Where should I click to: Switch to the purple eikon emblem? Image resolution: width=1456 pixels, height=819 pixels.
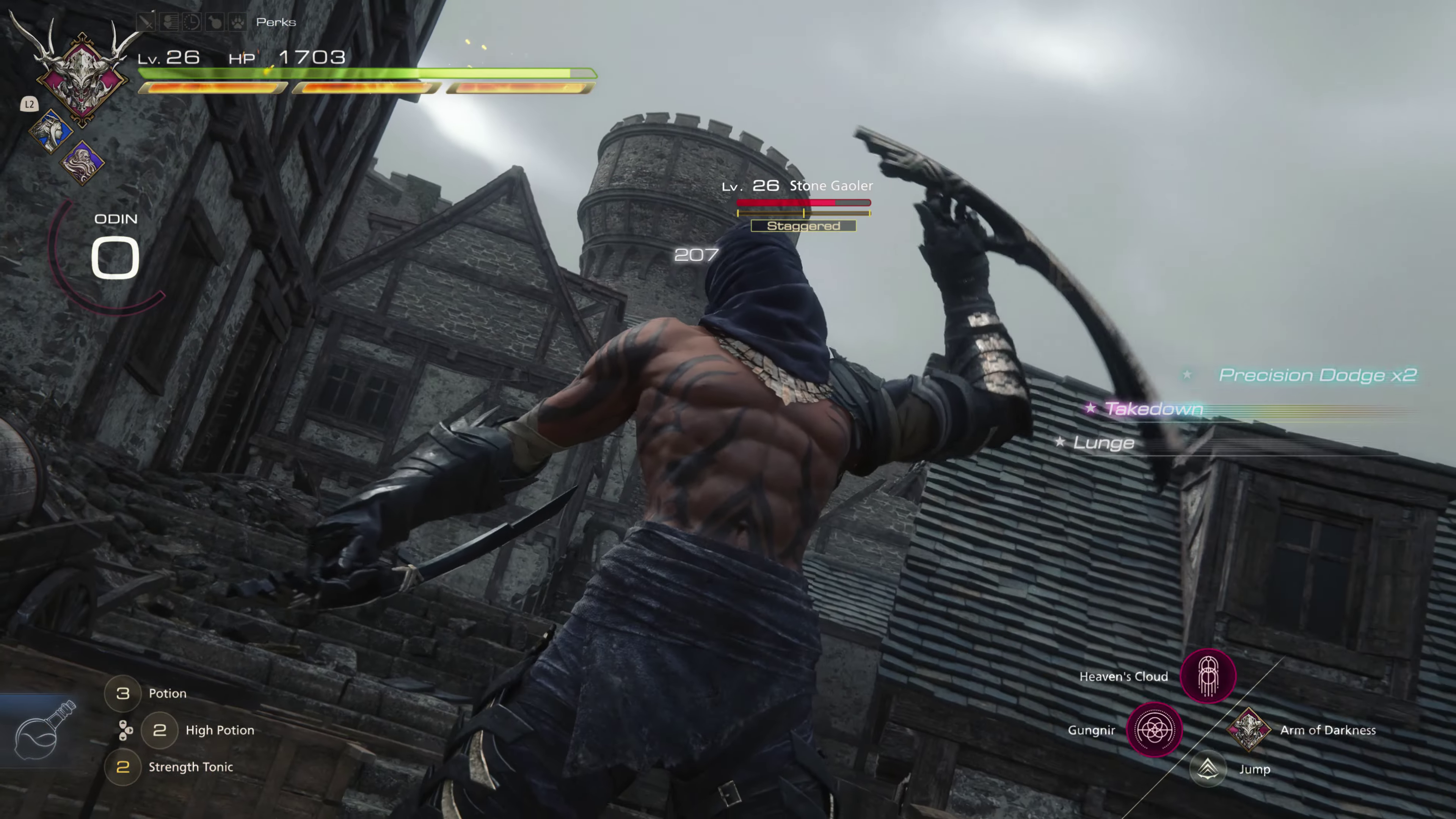click(83, 163)
